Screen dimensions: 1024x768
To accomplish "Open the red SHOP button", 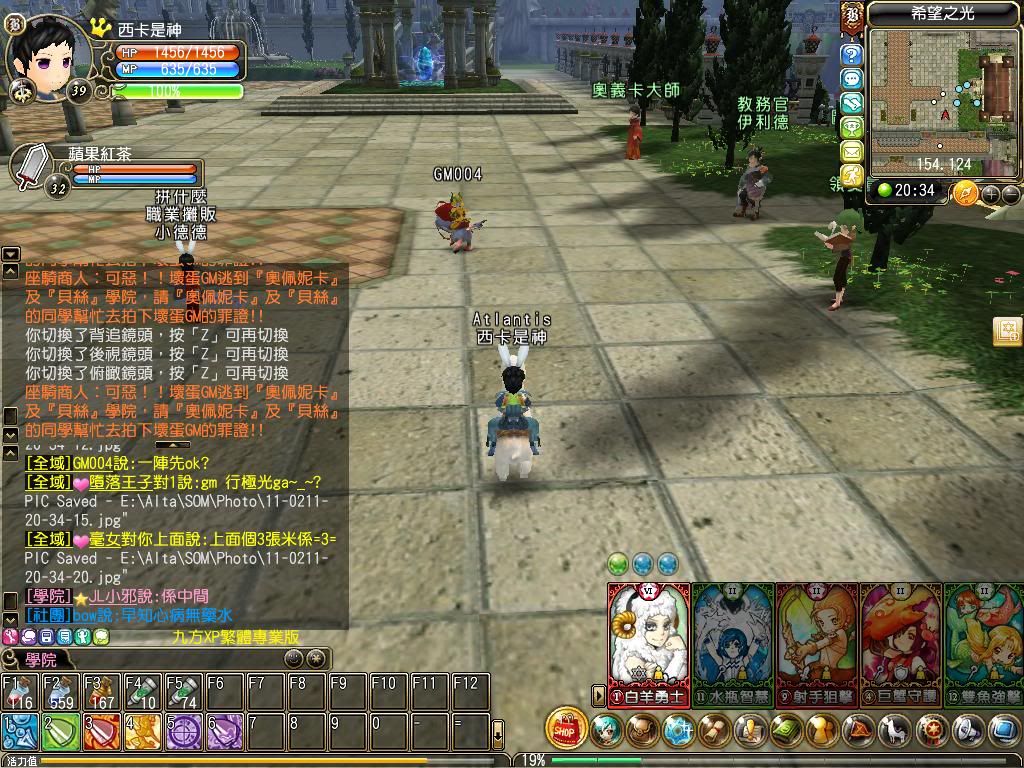I will 567,728.
